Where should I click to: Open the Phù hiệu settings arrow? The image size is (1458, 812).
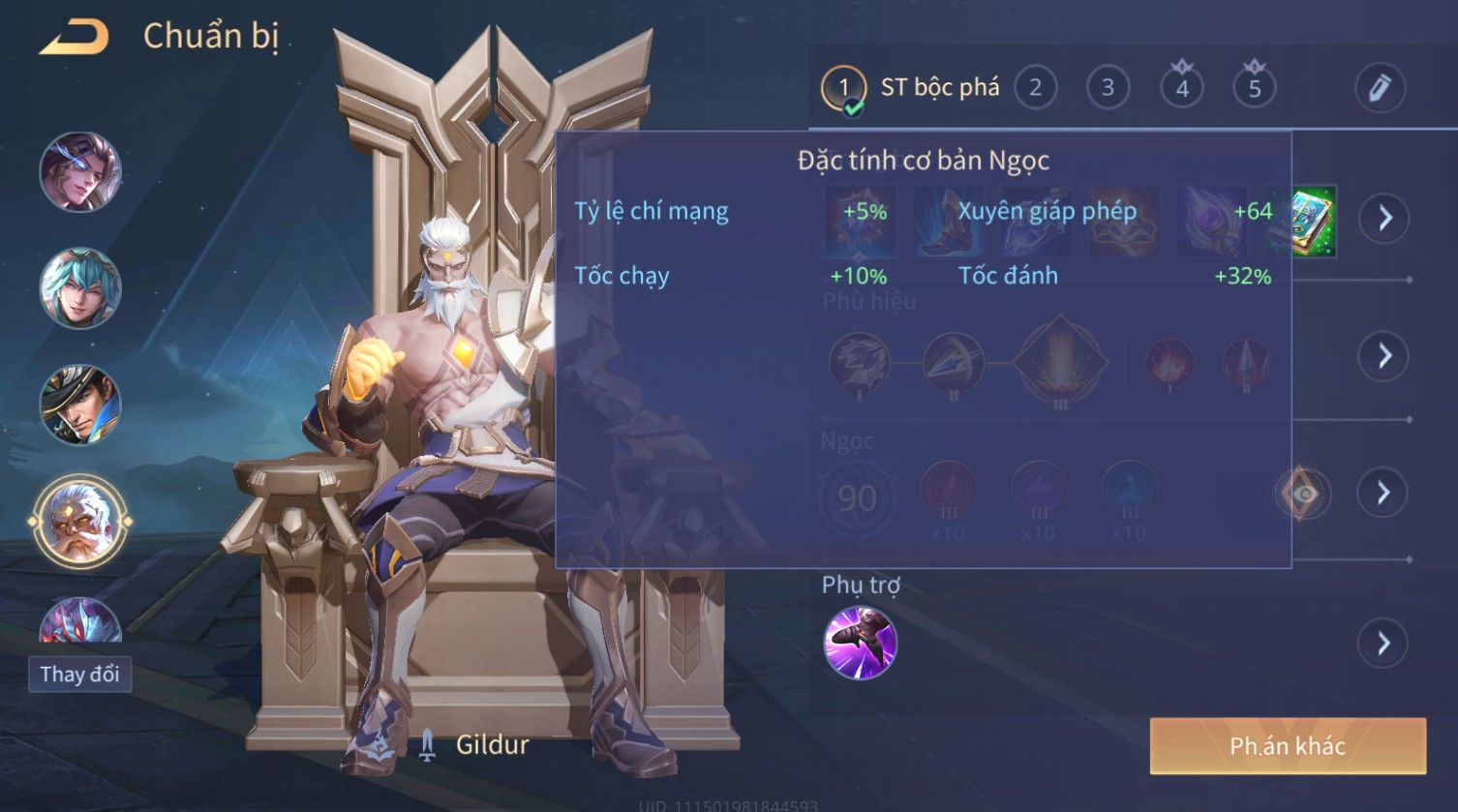click(1384, 355)
